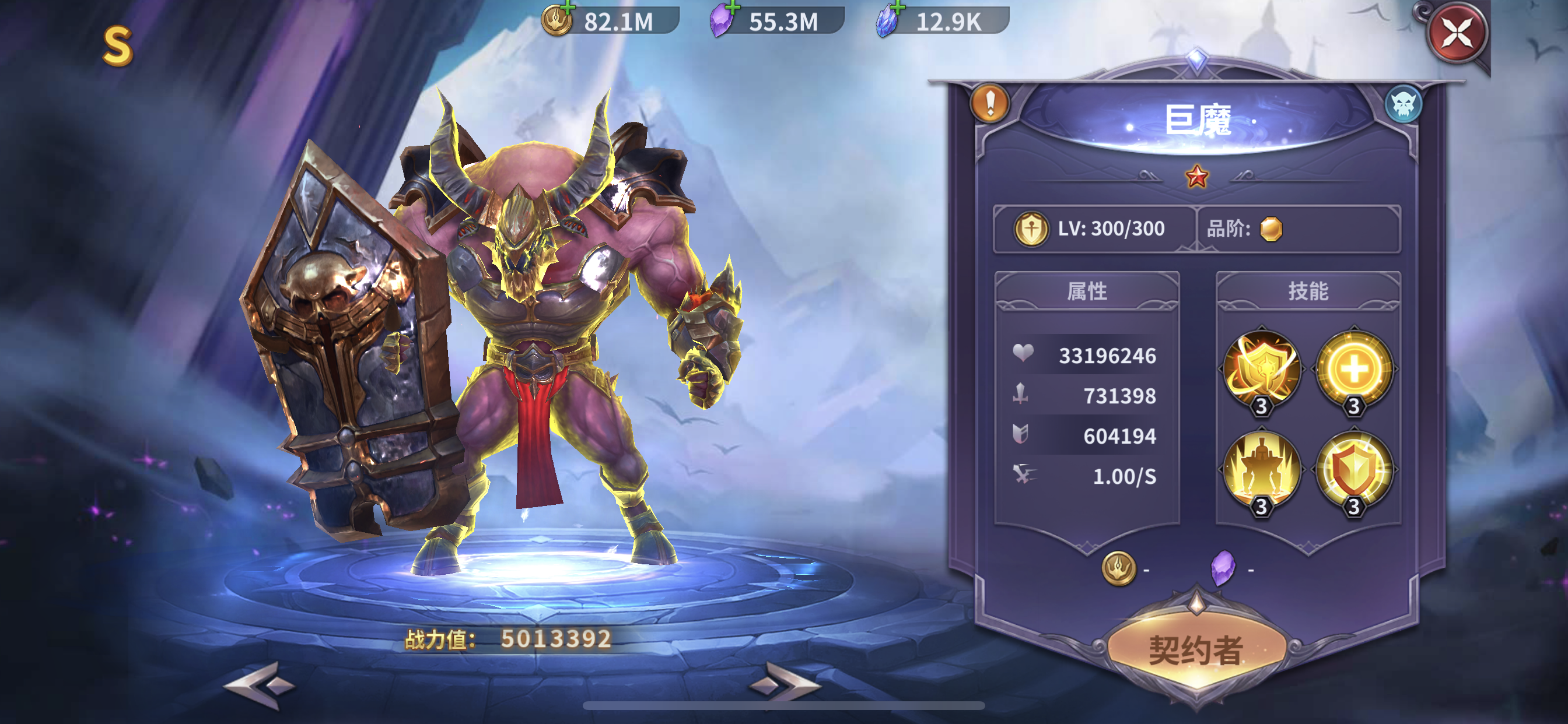Click the red star rating icon
This screenshot has height=724, width=1568.
pyautogui.click(x=1196, y=177)
